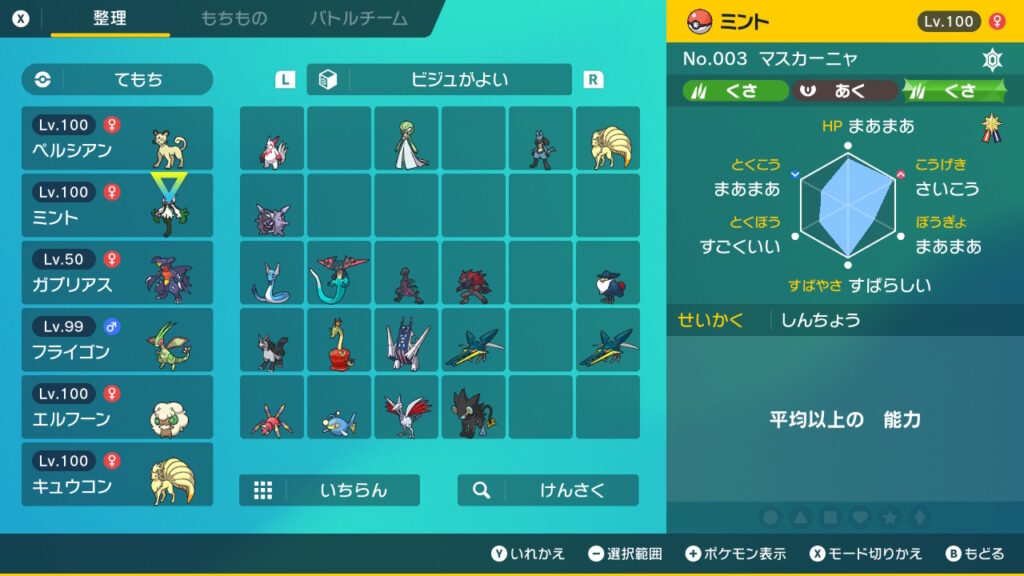The image size is (1024, 576).
Task: Choose the Honchkrow box slot
Action: pyautogui.click(x=608, y=272)
